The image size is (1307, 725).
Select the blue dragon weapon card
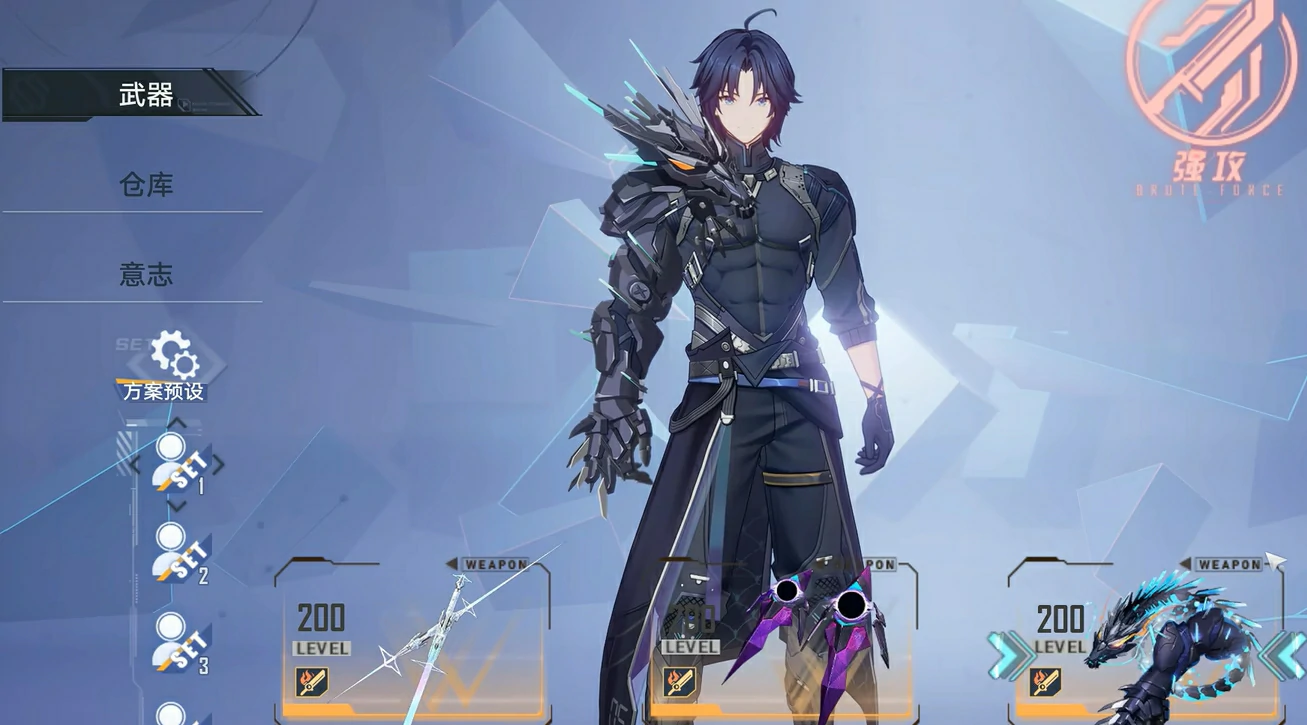(1145, 638)
